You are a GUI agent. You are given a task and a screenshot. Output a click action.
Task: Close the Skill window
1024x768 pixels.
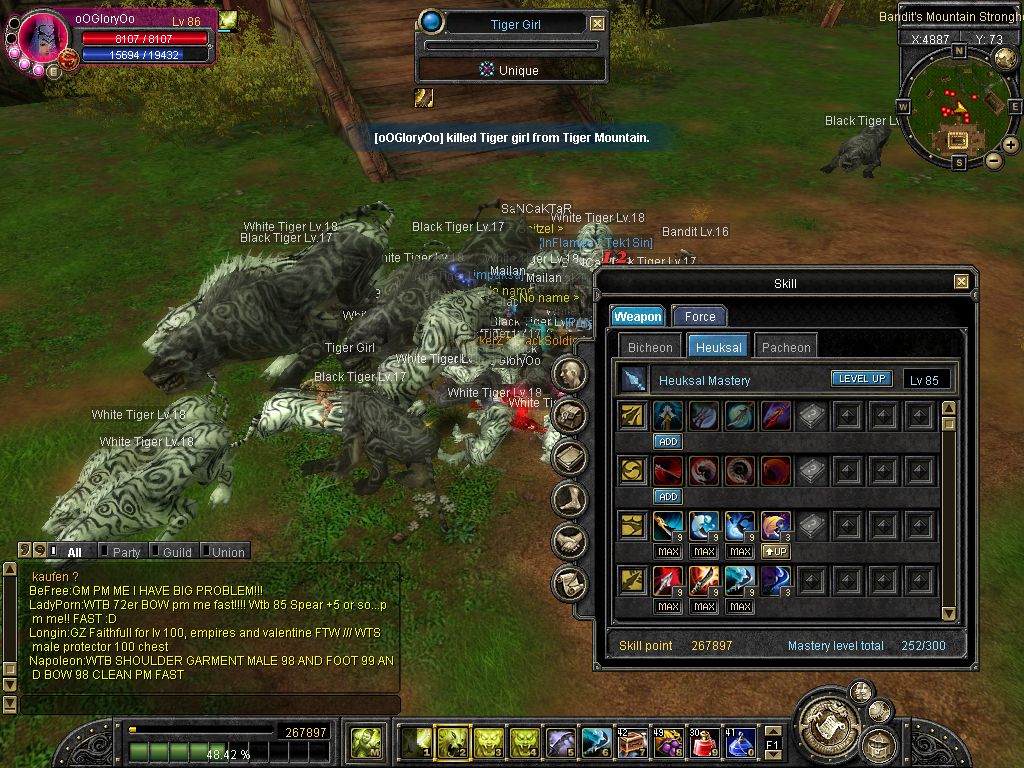(x=961, y=283)
